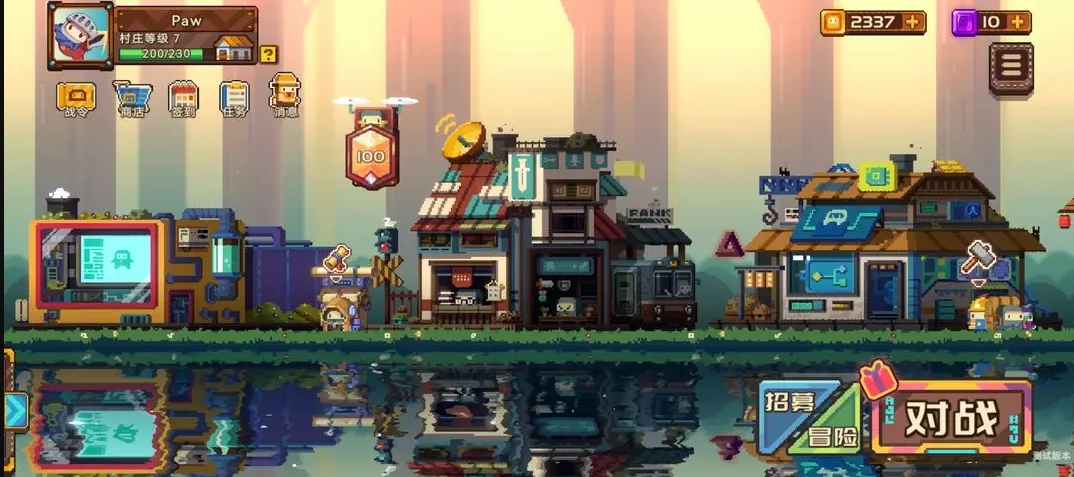The image size is (1074, 477).
Task: Start a battle with the 对战 button
Action: [951, 420]
